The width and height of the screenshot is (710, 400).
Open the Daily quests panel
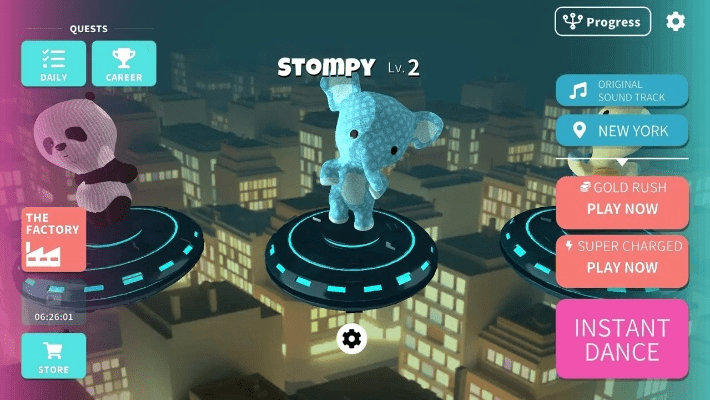[x=53, y=63]
